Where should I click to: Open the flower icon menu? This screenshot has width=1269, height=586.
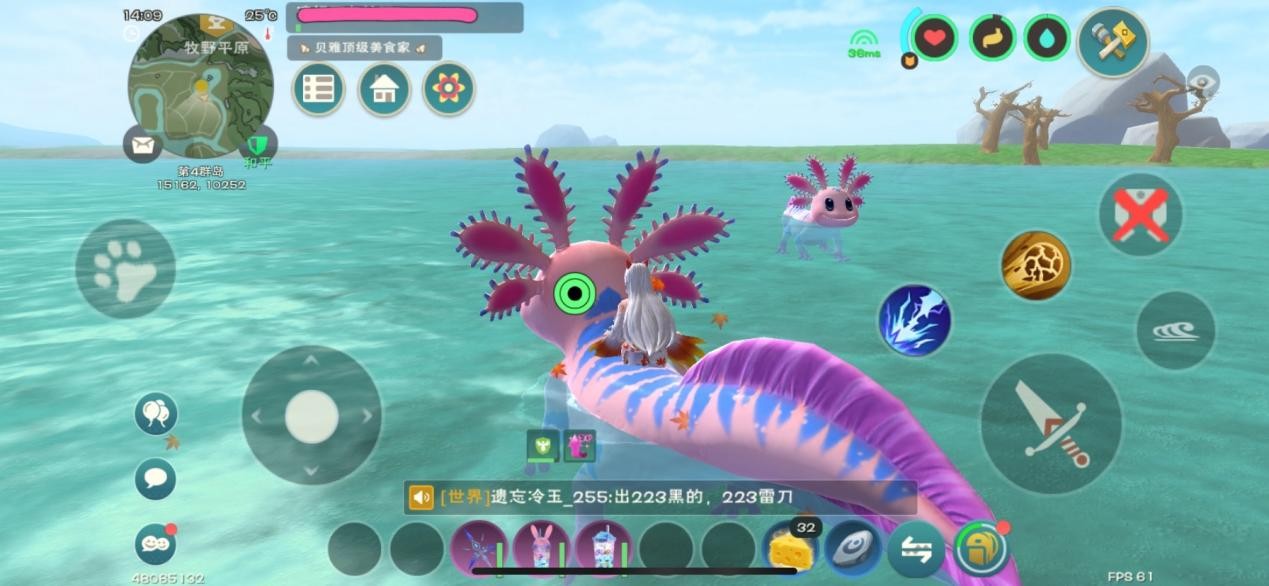point(447,89)
